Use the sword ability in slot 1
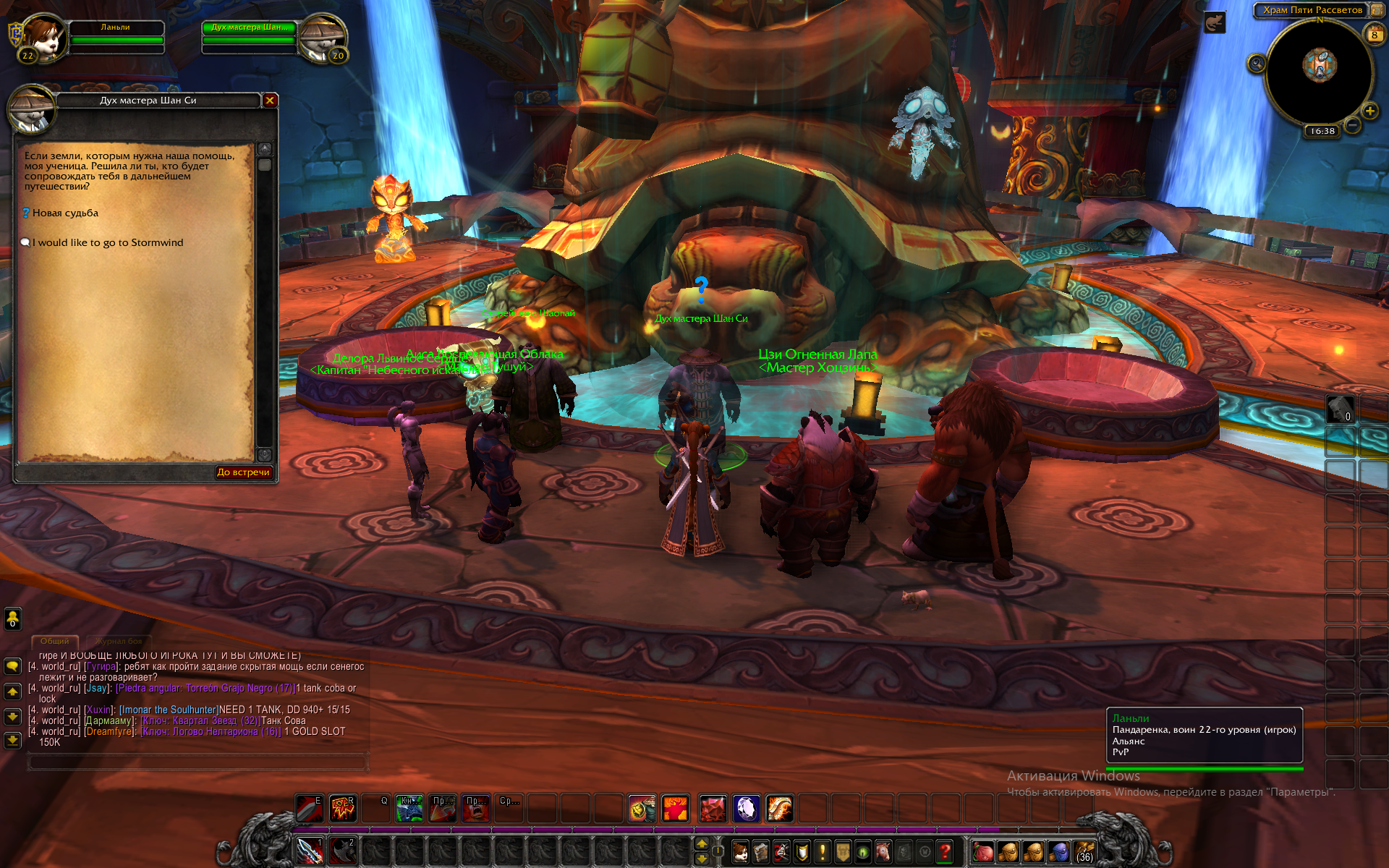The height and width of the screenshot is (868, 1389). coord(310,851)
